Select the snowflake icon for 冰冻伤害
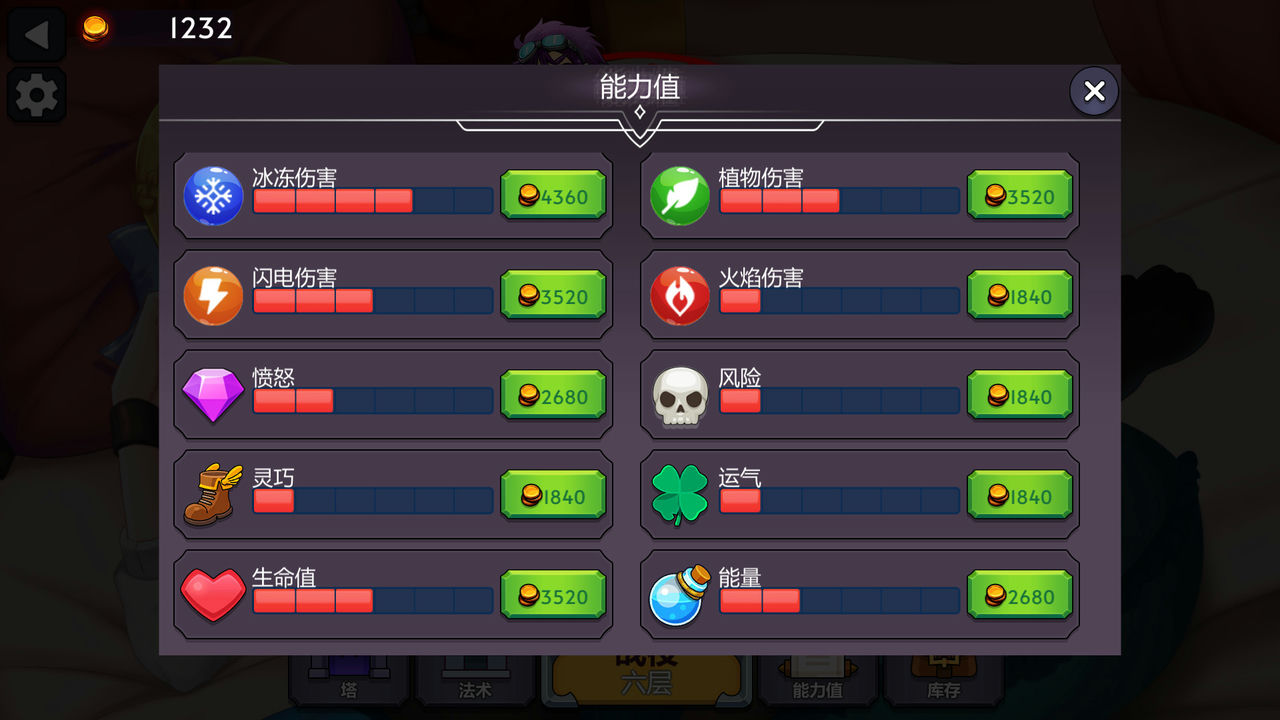This screenshot has height=720, width=1280. 212,196
